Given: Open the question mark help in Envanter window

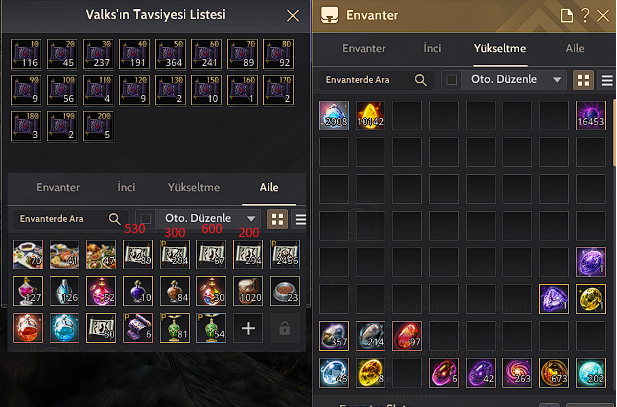Looking at the screenshot, I should click(585, 15).
